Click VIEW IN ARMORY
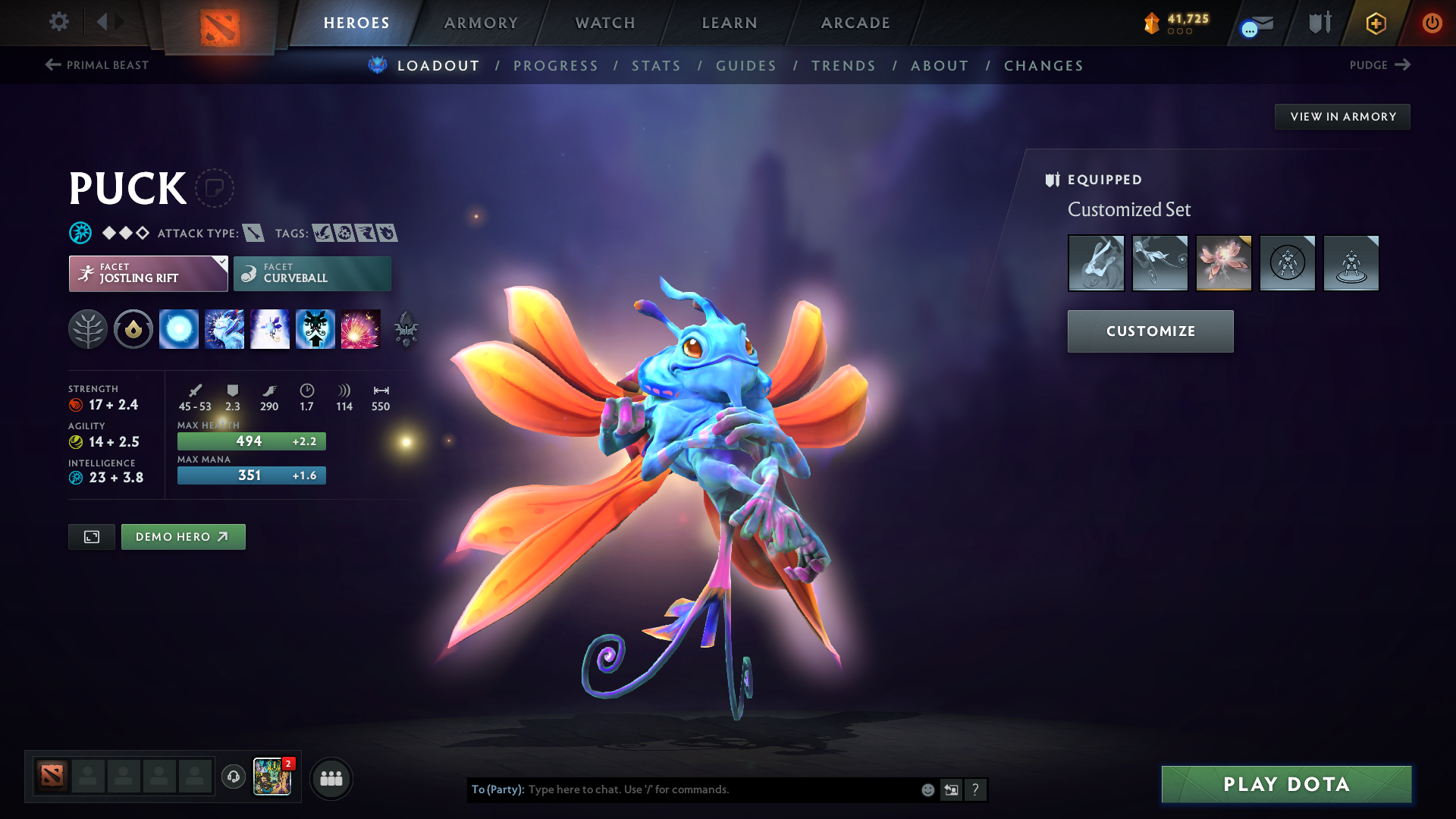The image size is (1456, 819). pyautogui.click(x=1342, y=116)
